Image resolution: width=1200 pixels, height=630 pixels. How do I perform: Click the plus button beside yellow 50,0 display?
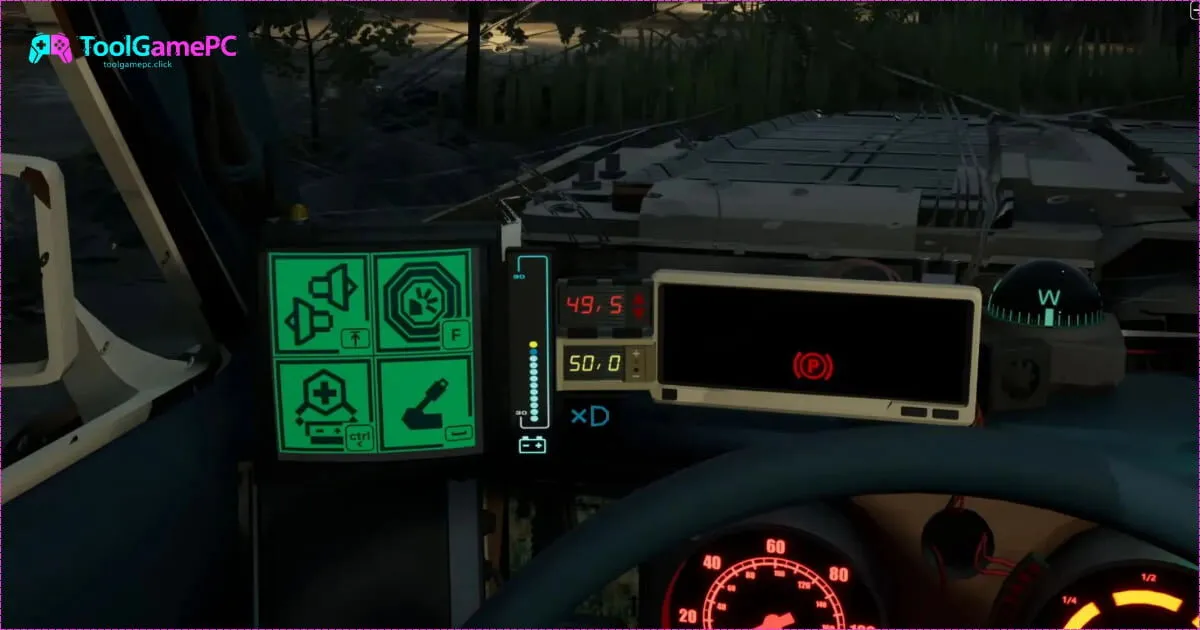pyautogui.click(x=637, y=354)
